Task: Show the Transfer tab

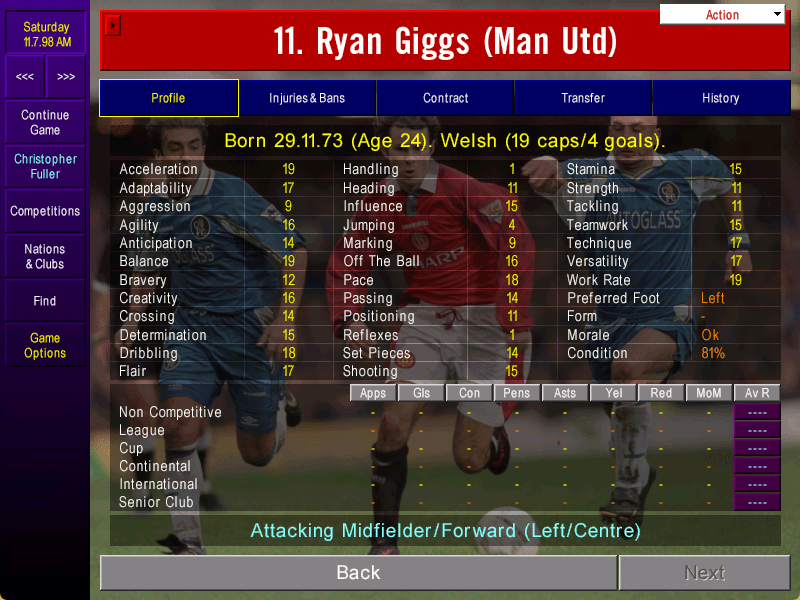Action: pyautogui.click(x=583, y=98)
